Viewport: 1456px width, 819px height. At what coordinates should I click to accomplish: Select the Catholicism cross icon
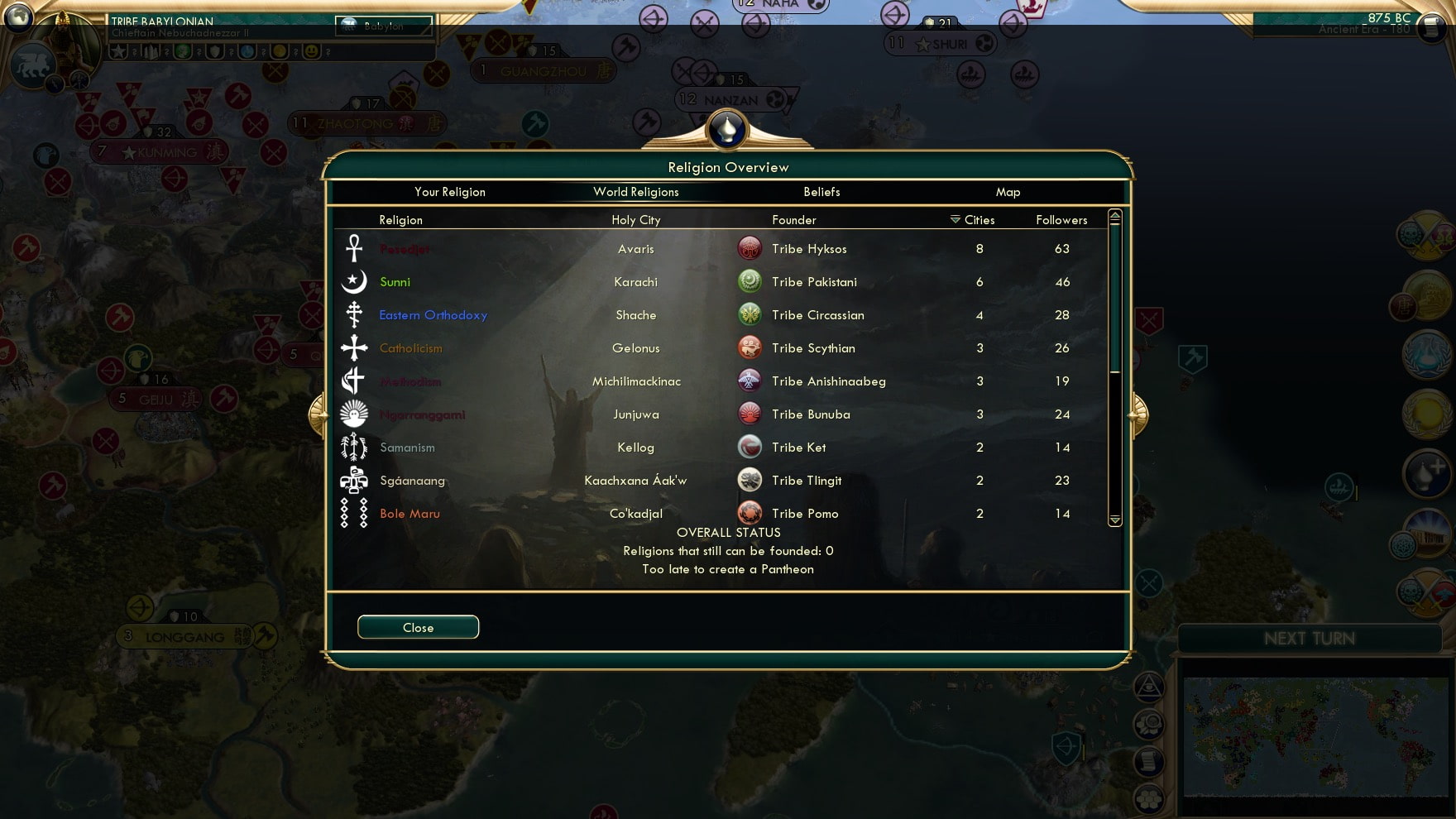pyautogui.click(x=353, y=347)
